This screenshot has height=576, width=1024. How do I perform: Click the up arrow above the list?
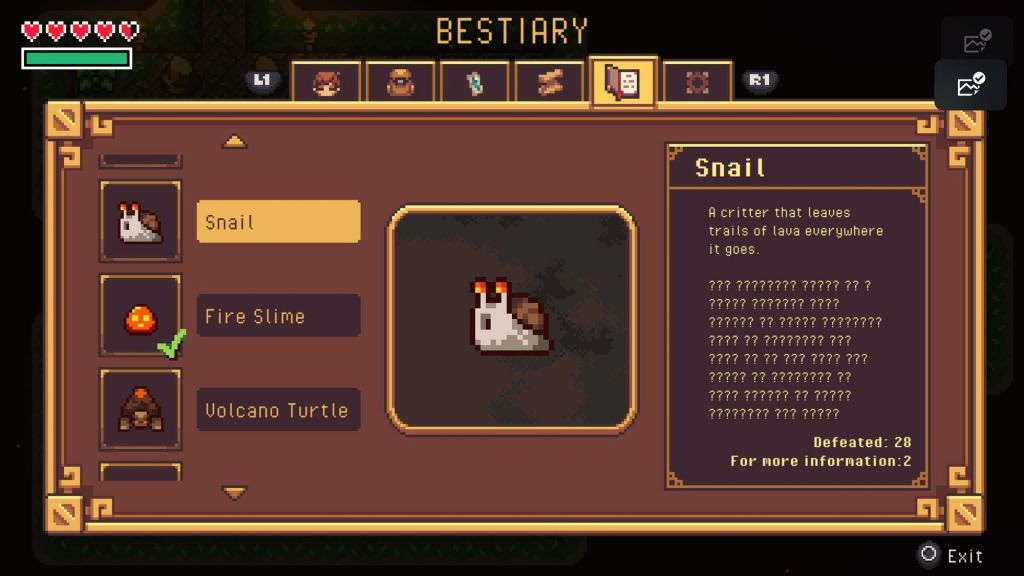(x=235, y=142)
